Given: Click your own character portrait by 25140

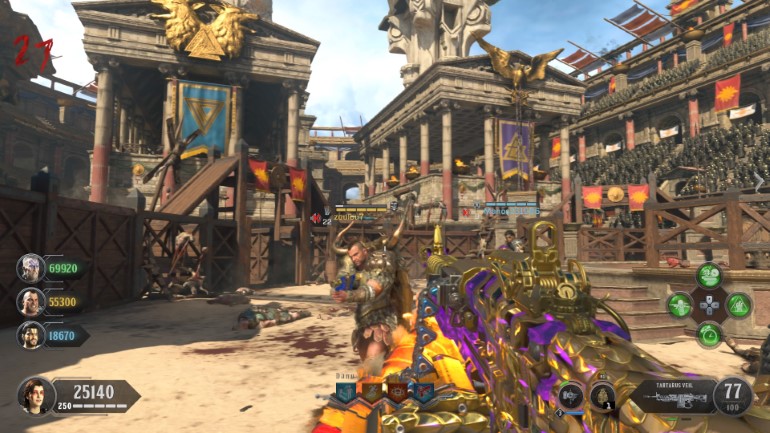Looking at the screenshot, I should click(36, 395).
